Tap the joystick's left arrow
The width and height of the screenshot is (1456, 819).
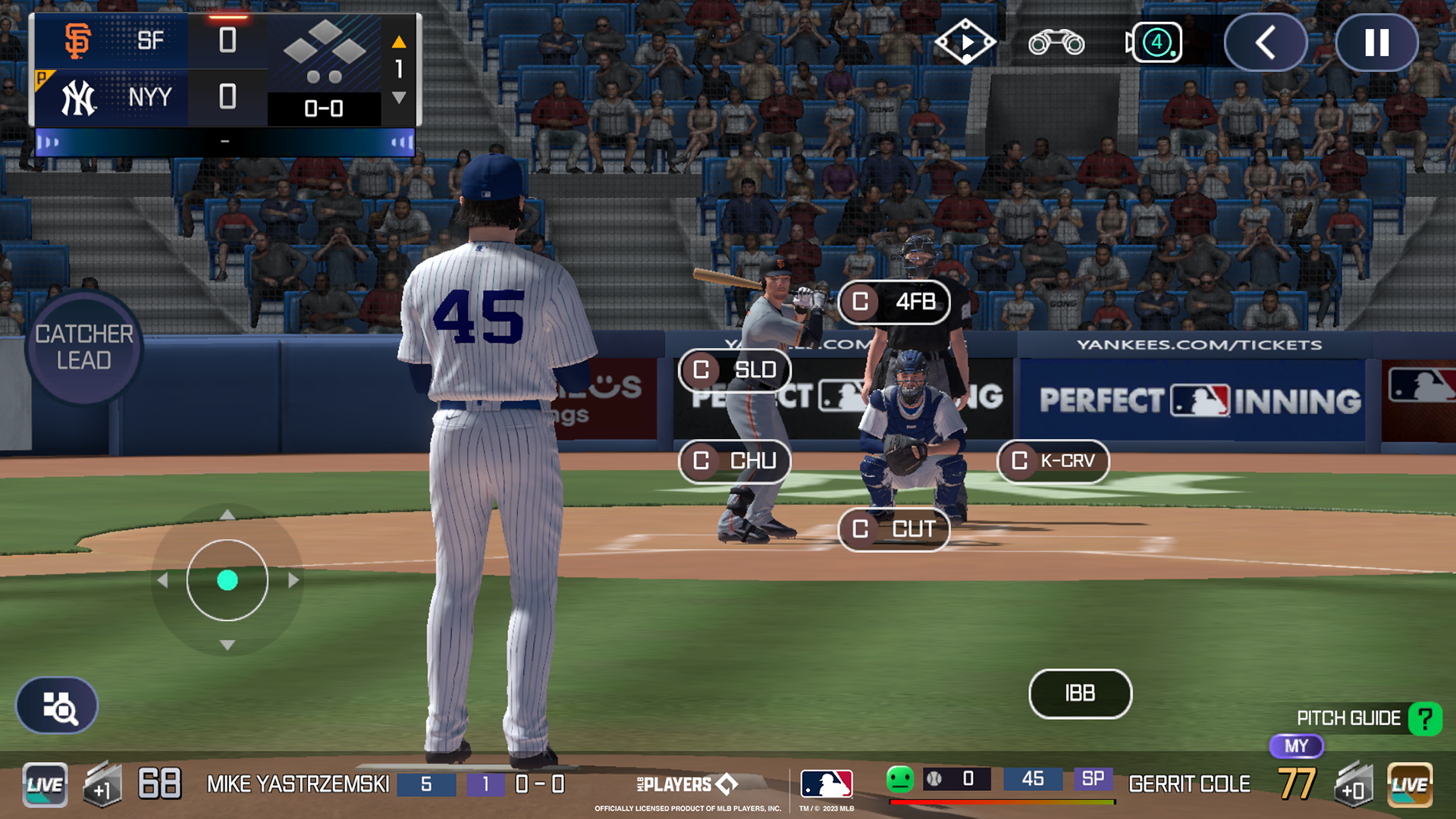pyautogui.click(x=162, y=581)
